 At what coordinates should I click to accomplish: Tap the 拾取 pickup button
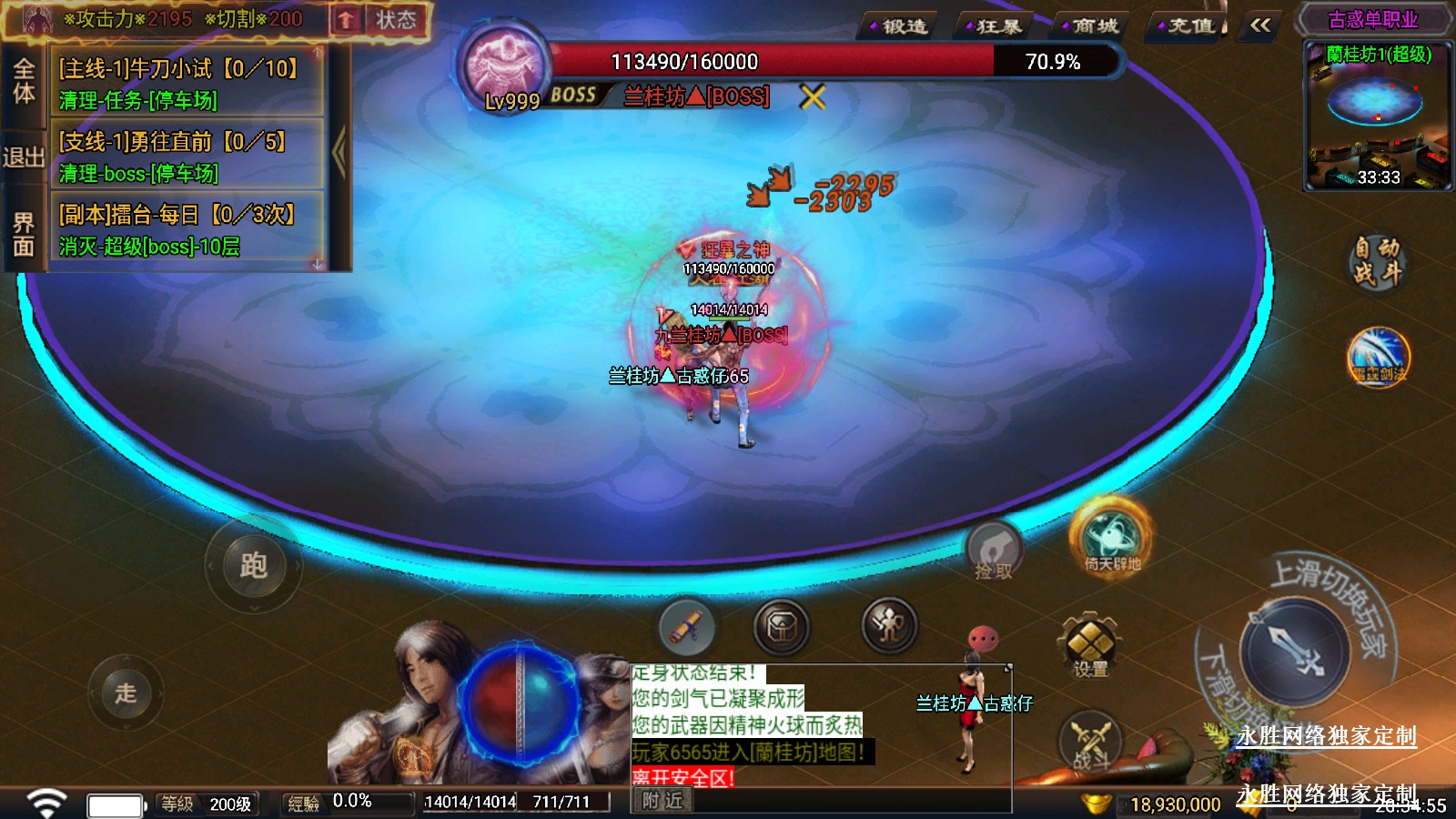click(994, 551)
